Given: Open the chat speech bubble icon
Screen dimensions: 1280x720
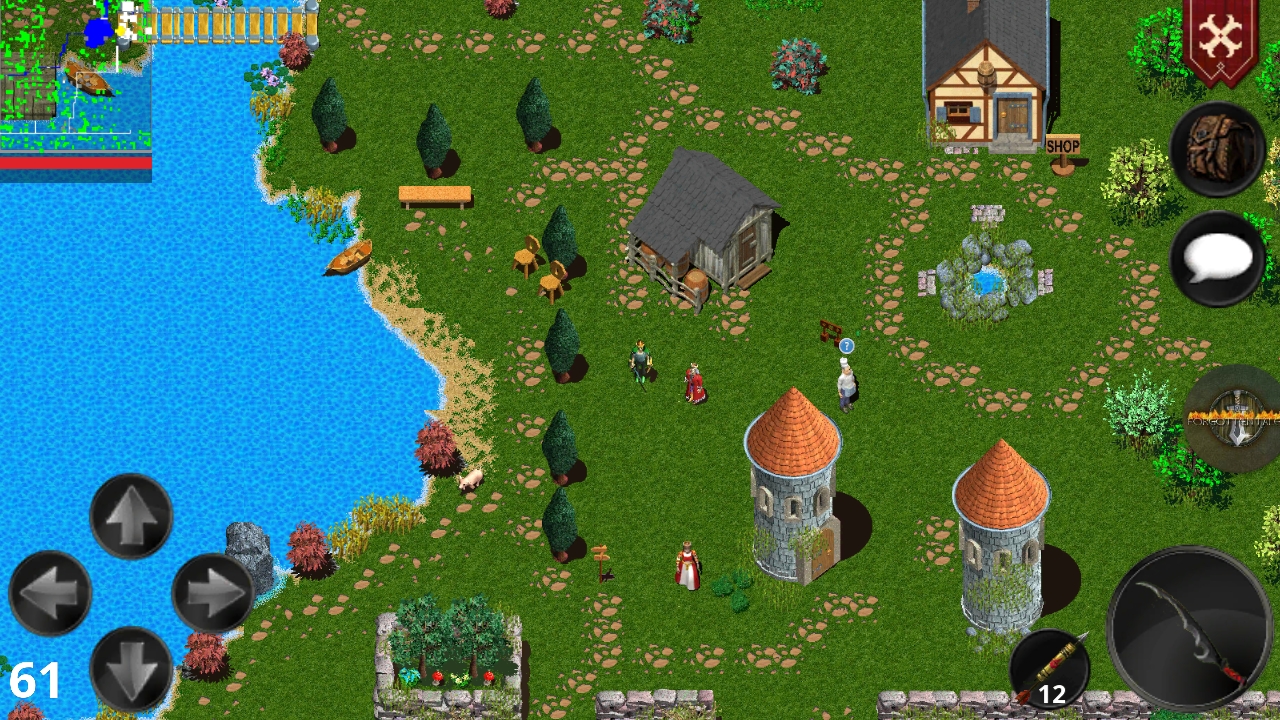Looking at the screenshot, I should [1216, 258].
